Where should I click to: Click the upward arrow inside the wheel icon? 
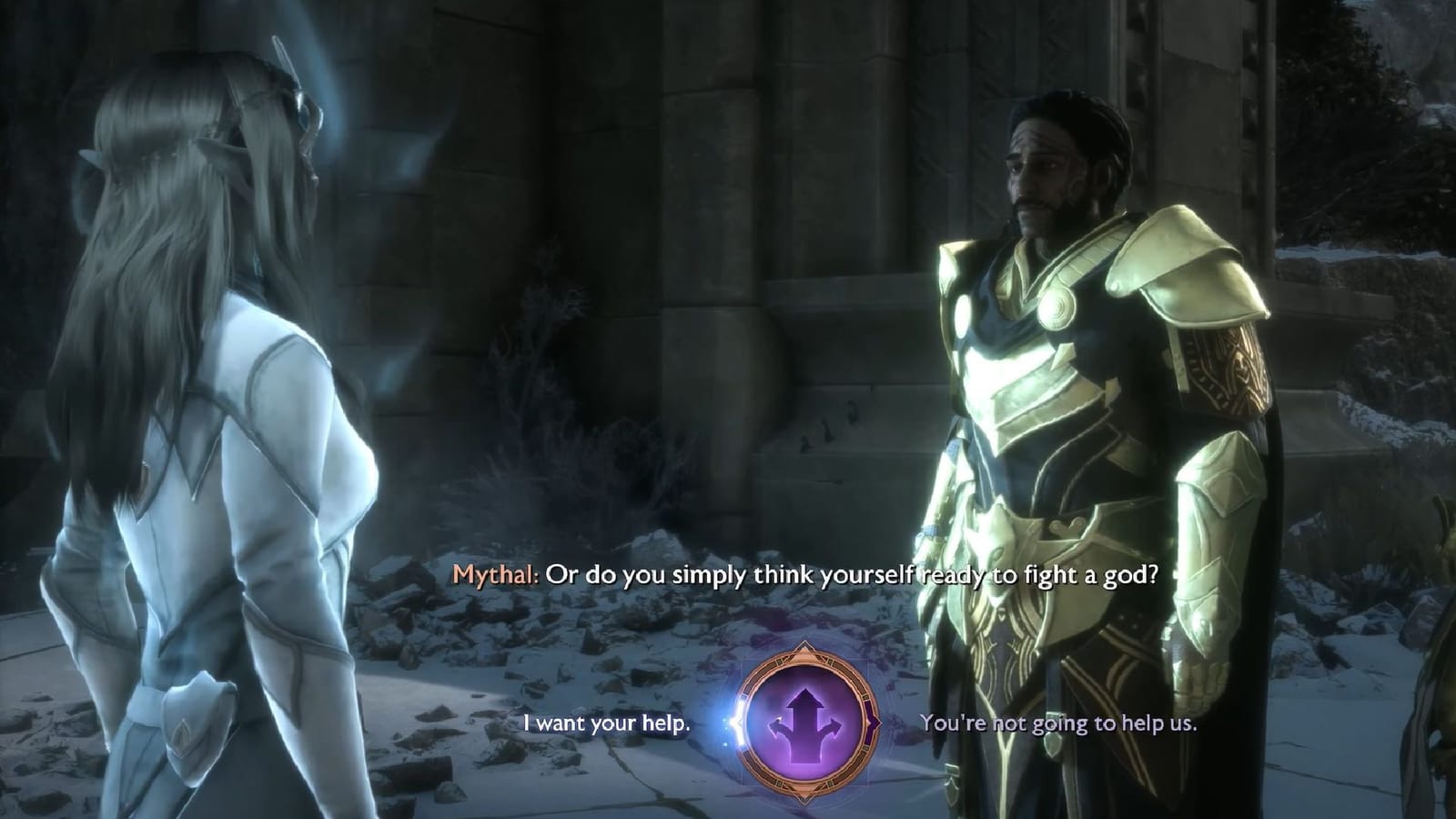(805, 701)
